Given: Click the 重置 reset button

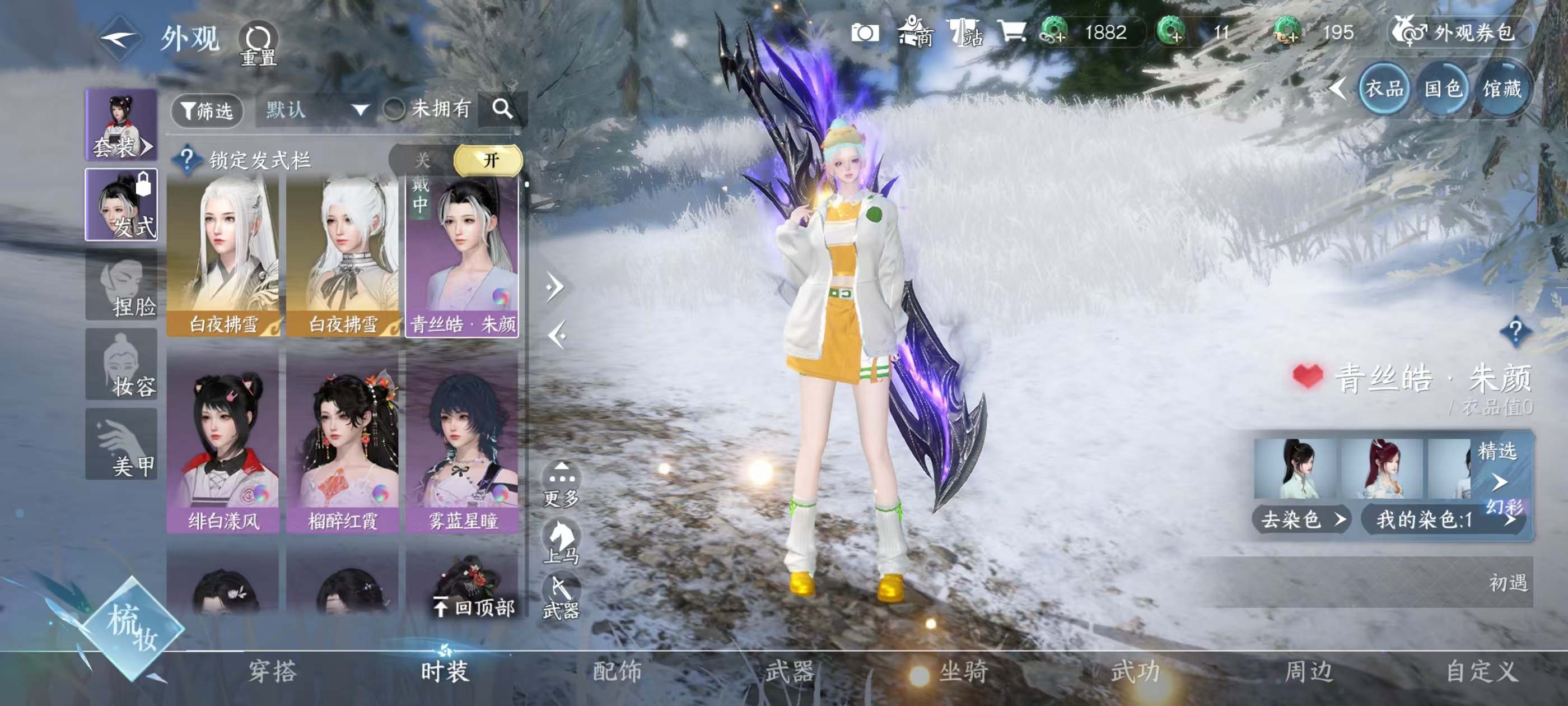Looking at the screenshot, I should click(258, 43).
